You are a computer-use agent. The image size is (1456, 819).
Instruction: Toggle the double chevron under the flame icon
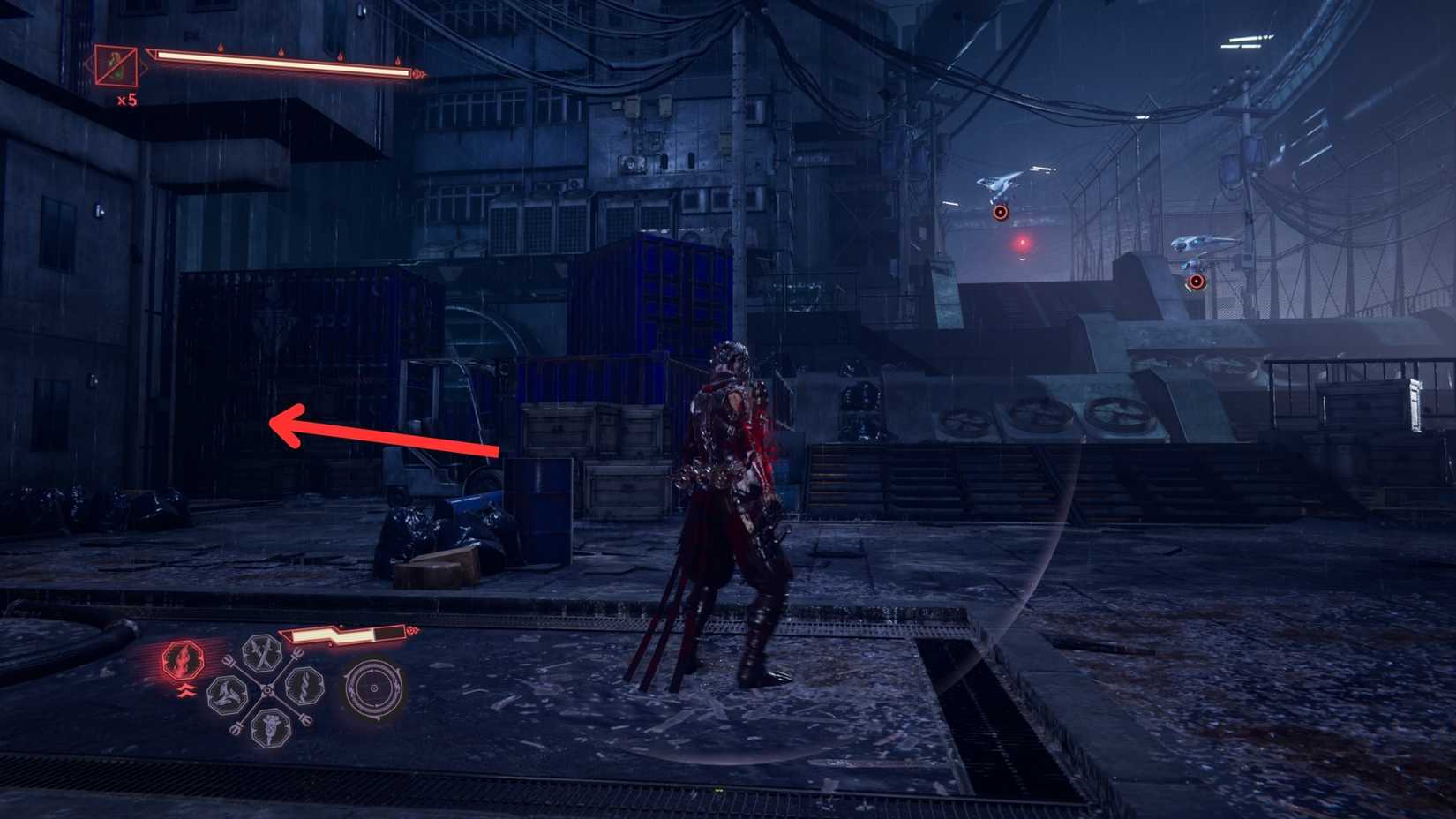pos(185,690)
